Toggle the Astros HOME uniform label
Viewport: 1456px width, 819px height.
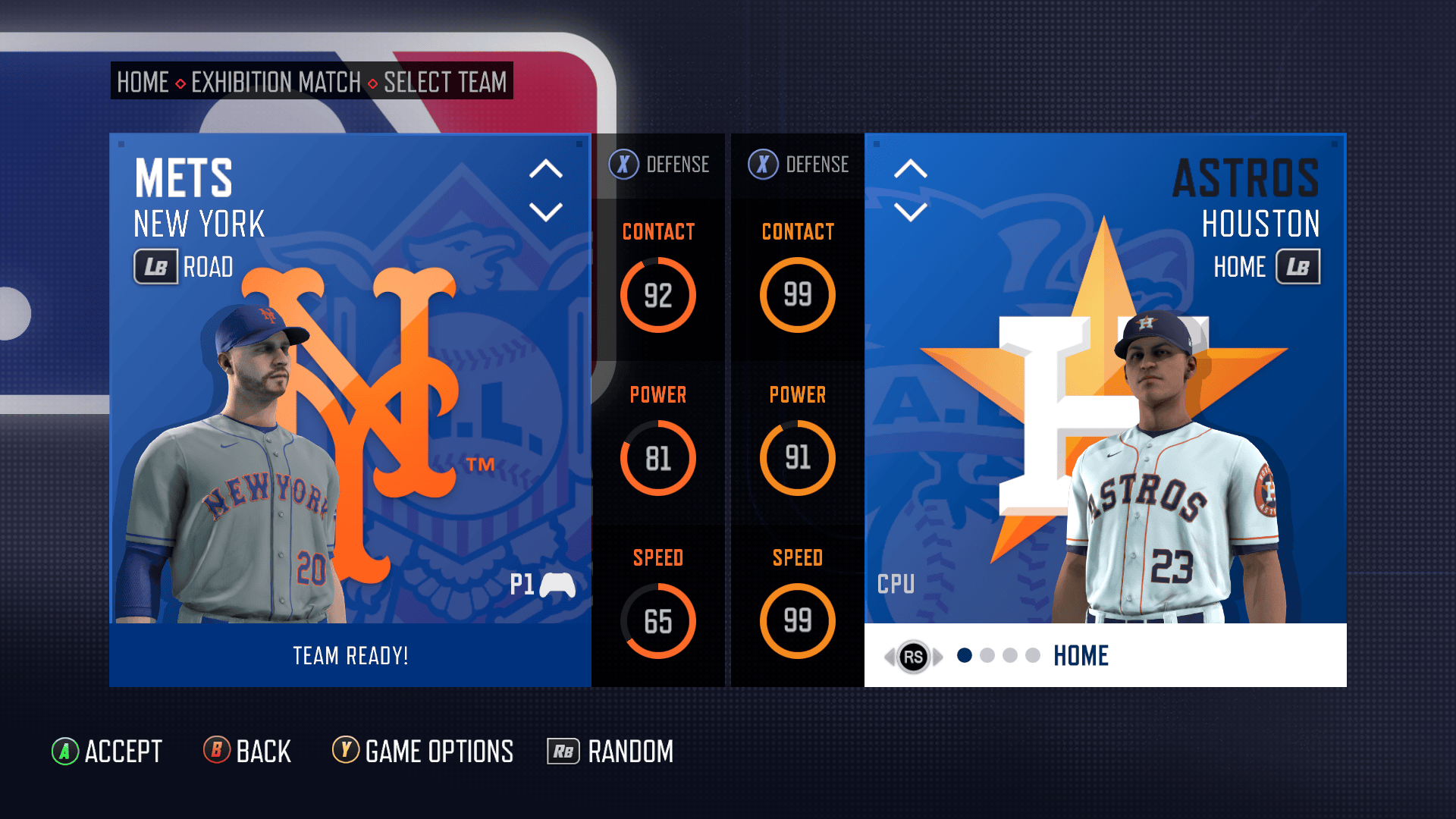tap(1266, 267)
